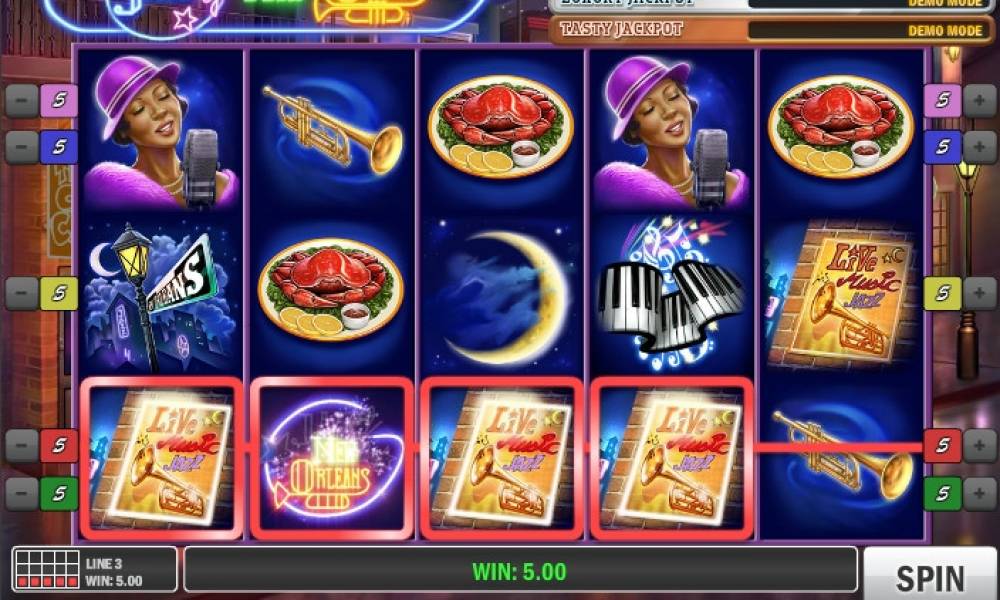Decrease the red line bet with minus
This screenshot has height=600, width=1000.
[x=22, y=446]
